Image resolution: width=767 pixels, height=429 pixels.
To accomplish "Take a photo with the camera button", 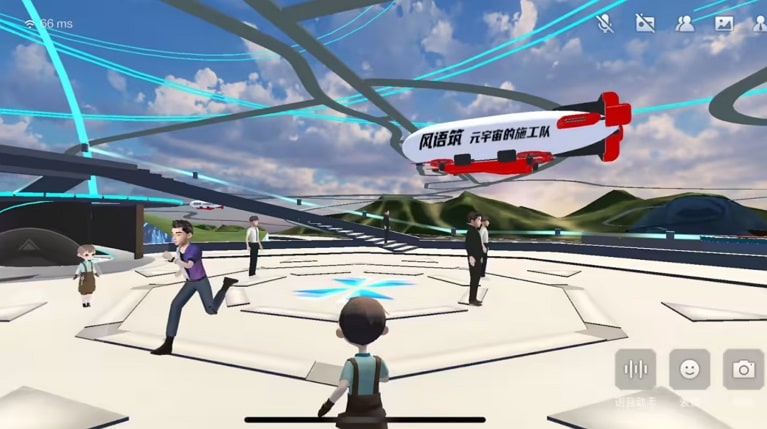I will (743, 369).
